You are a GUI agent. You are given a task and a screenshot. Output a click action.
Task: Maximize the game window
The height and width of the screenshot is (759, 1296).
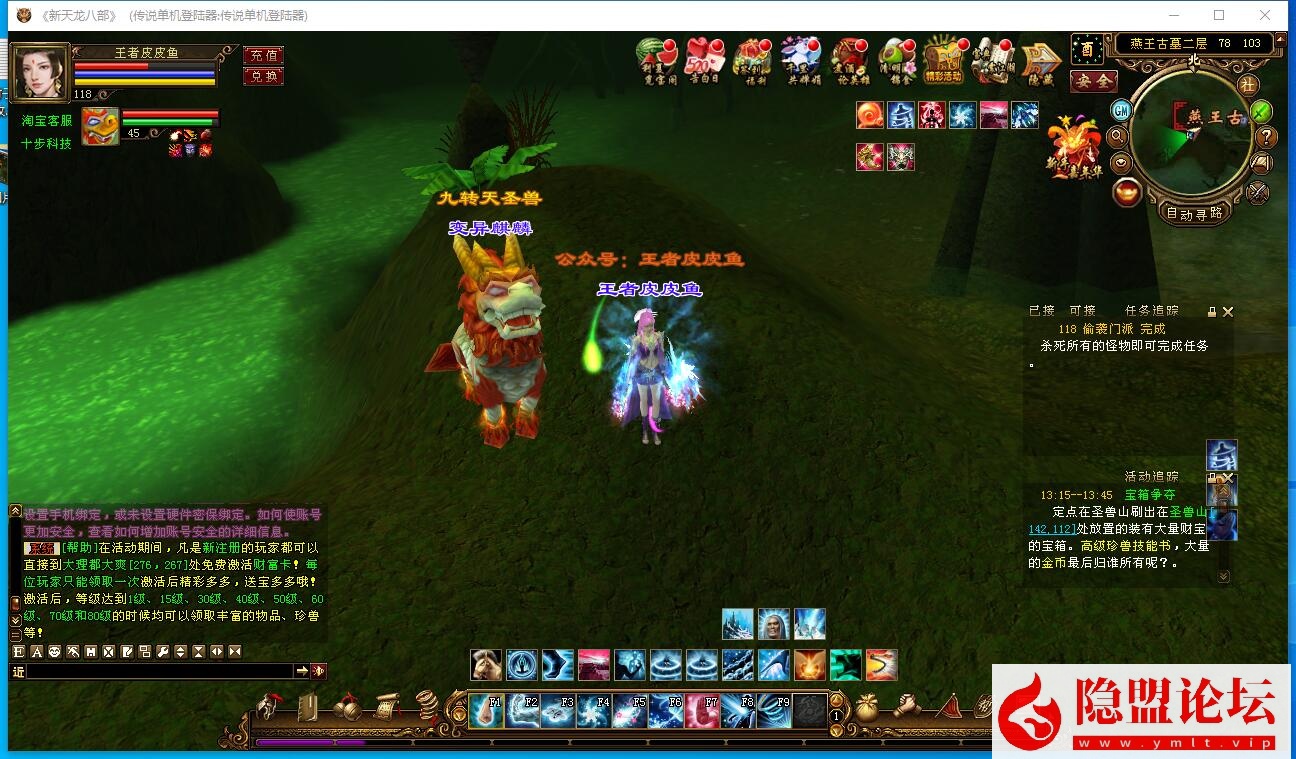pyautogui.click(x=1219, y=15)
